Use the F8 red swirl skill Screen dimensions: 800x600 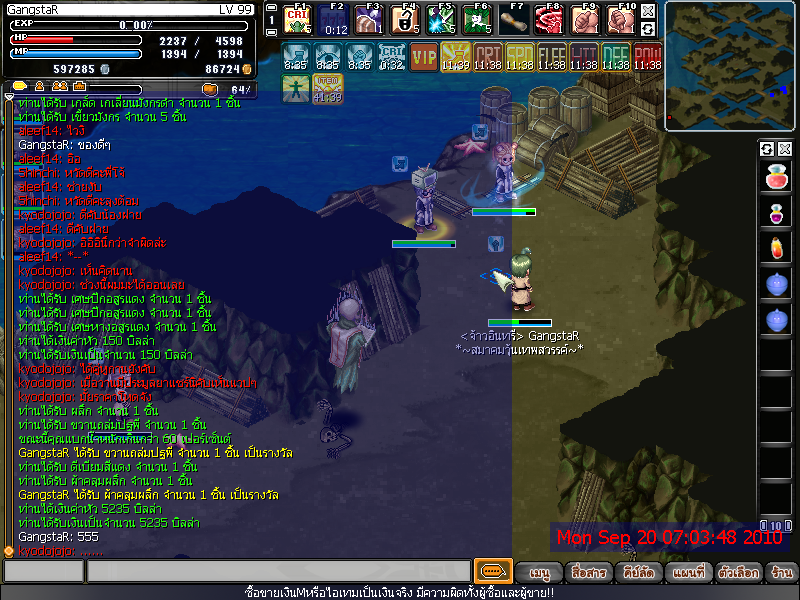[x=549, y=19]
